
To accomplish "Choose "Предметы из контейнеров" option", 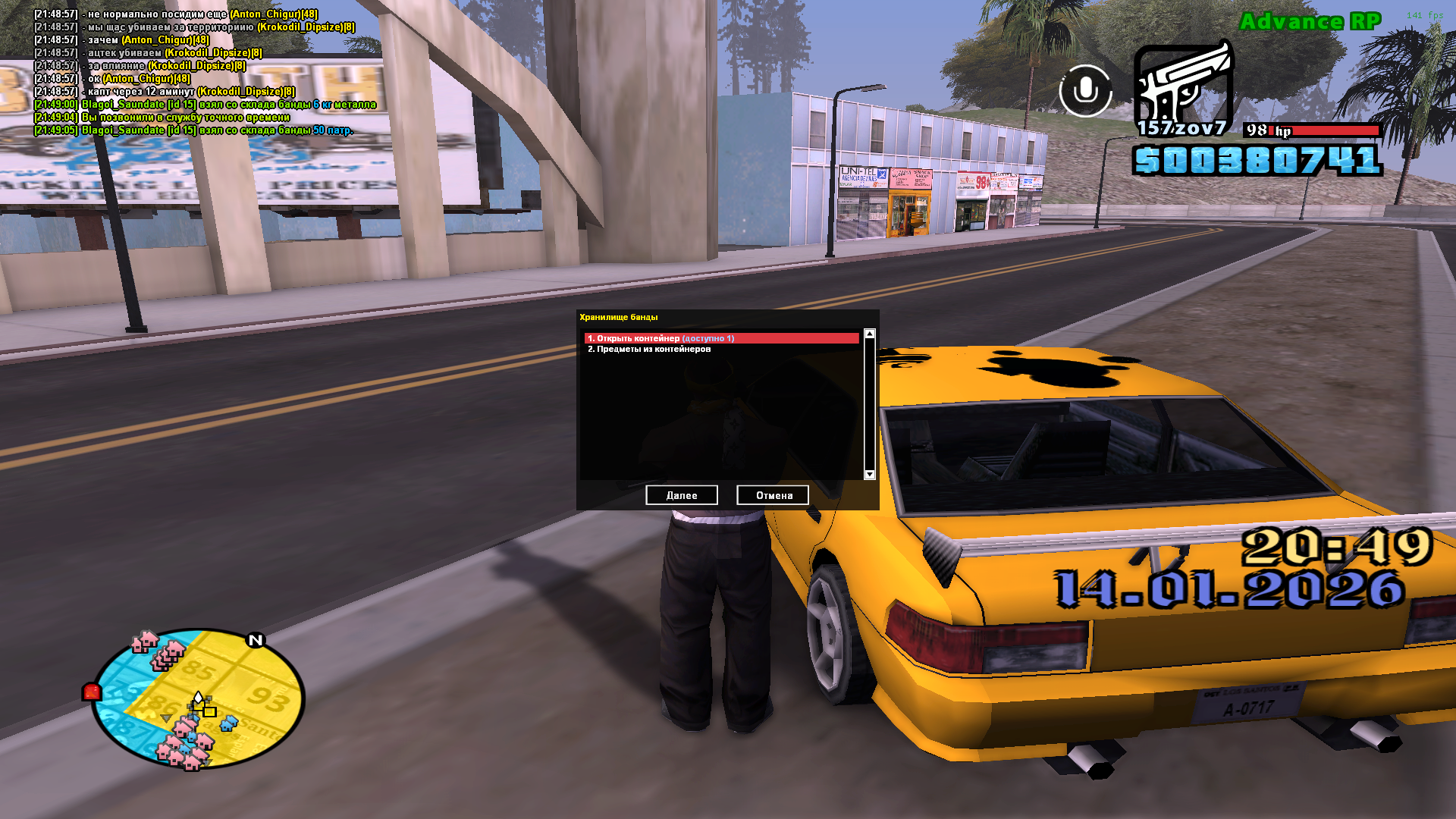I will click(x=649, y=350).
